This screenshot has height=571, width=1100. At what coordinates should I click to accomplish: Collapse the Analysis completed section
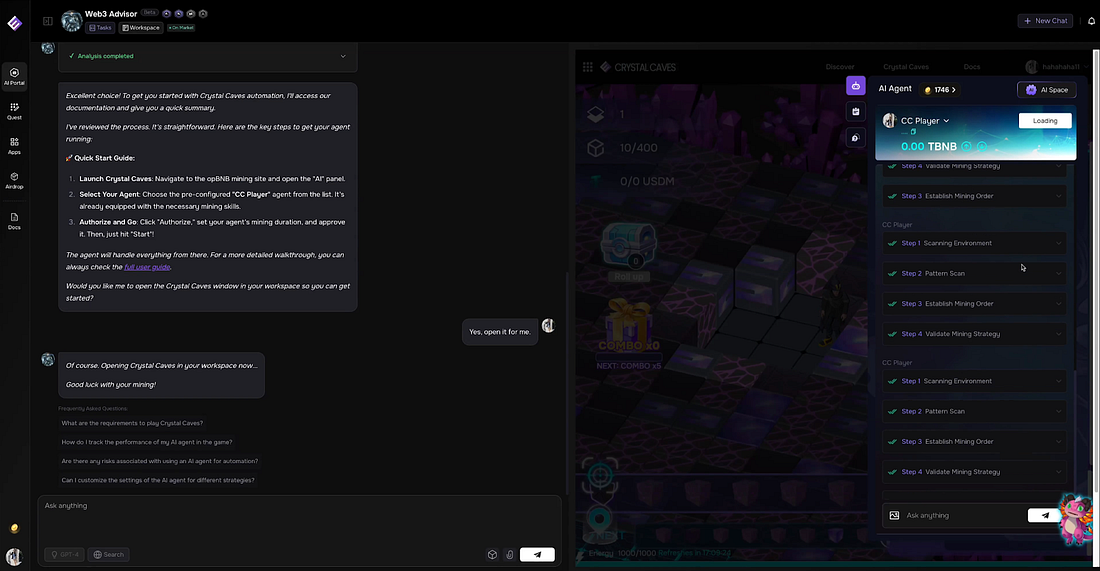343,56
